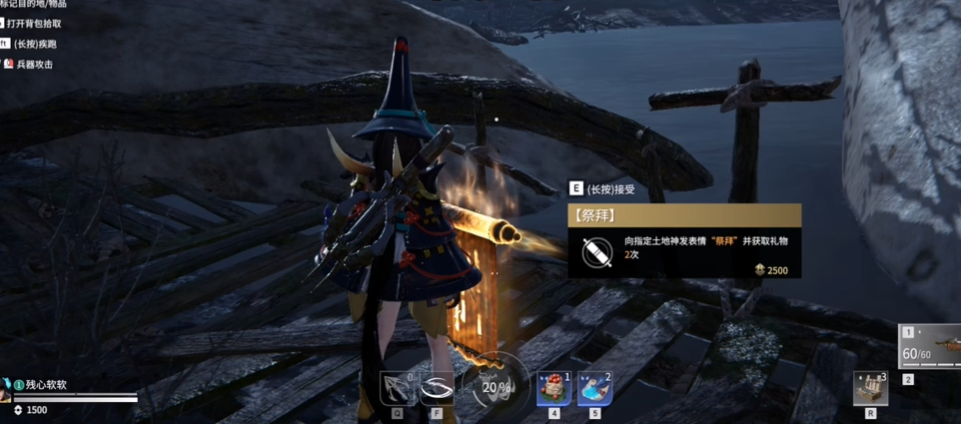Activate the F swirl ability slot
The width and height of the screenshot is (961, 424).
tap(437, 388)
